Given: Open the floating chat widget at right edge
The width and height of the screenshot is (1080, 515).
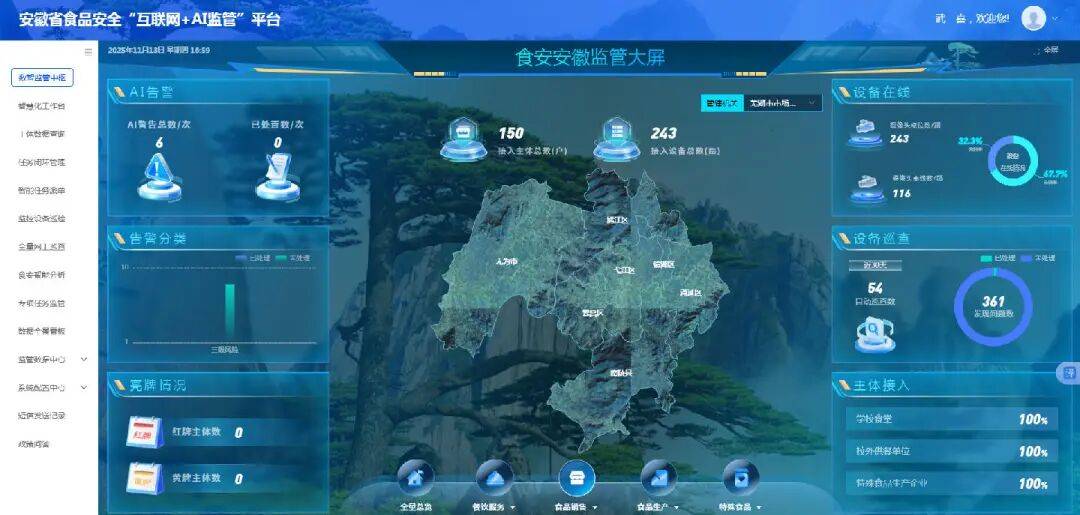Looking at the screenshot, I should click(1068, 373).
